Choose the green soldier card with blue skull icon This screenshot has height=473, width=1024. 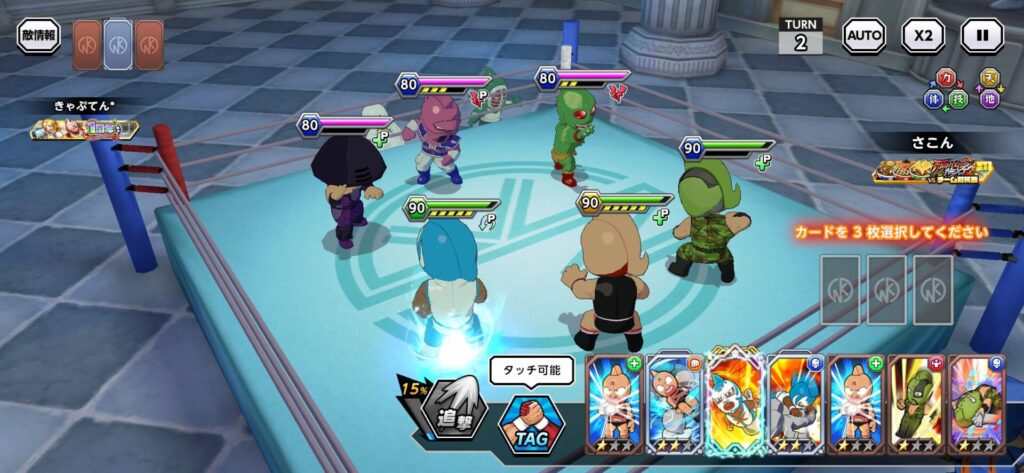click(x=975, y=403)
